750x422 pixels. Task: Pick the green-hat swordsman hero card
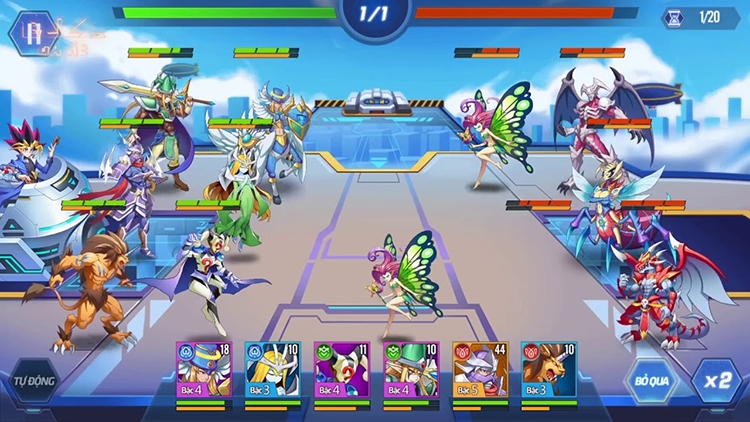coord(411,370)
